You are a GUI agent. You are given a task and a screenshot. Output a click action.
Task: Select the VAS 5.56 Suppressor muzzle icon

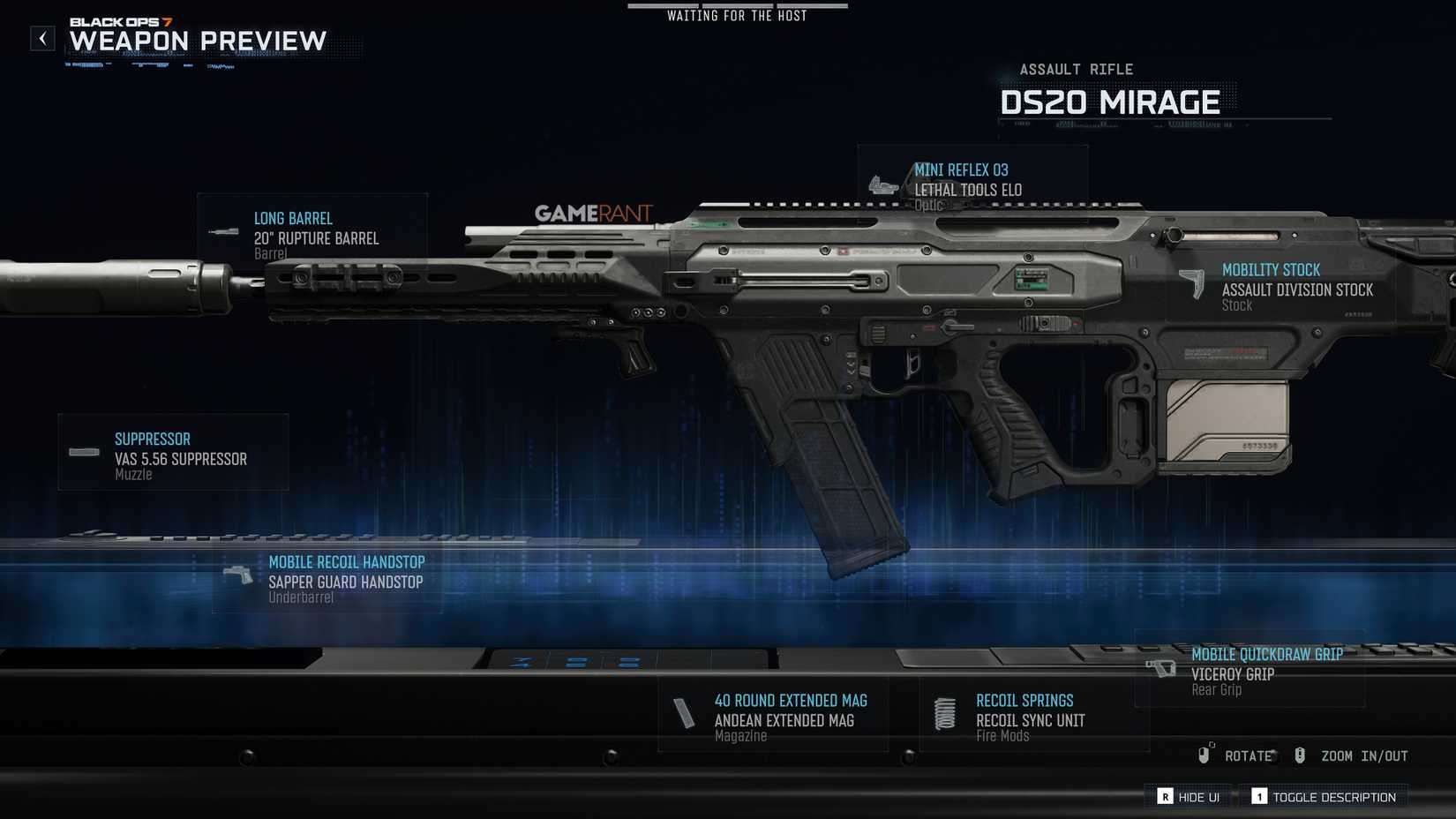click(x=81, y=453)
